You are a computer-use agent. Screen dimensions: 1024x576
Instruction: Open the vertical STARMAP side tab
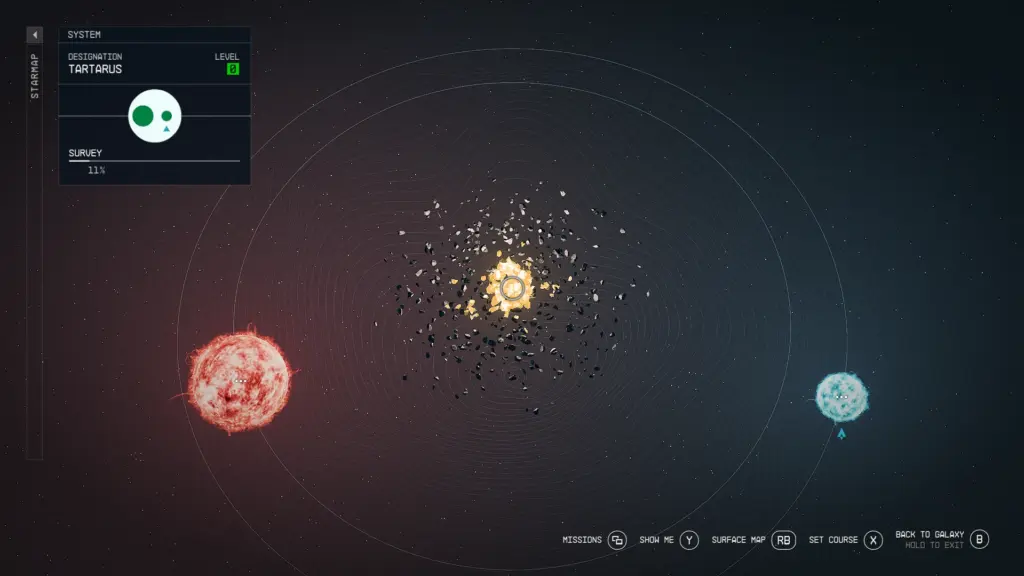pos(34,77)
